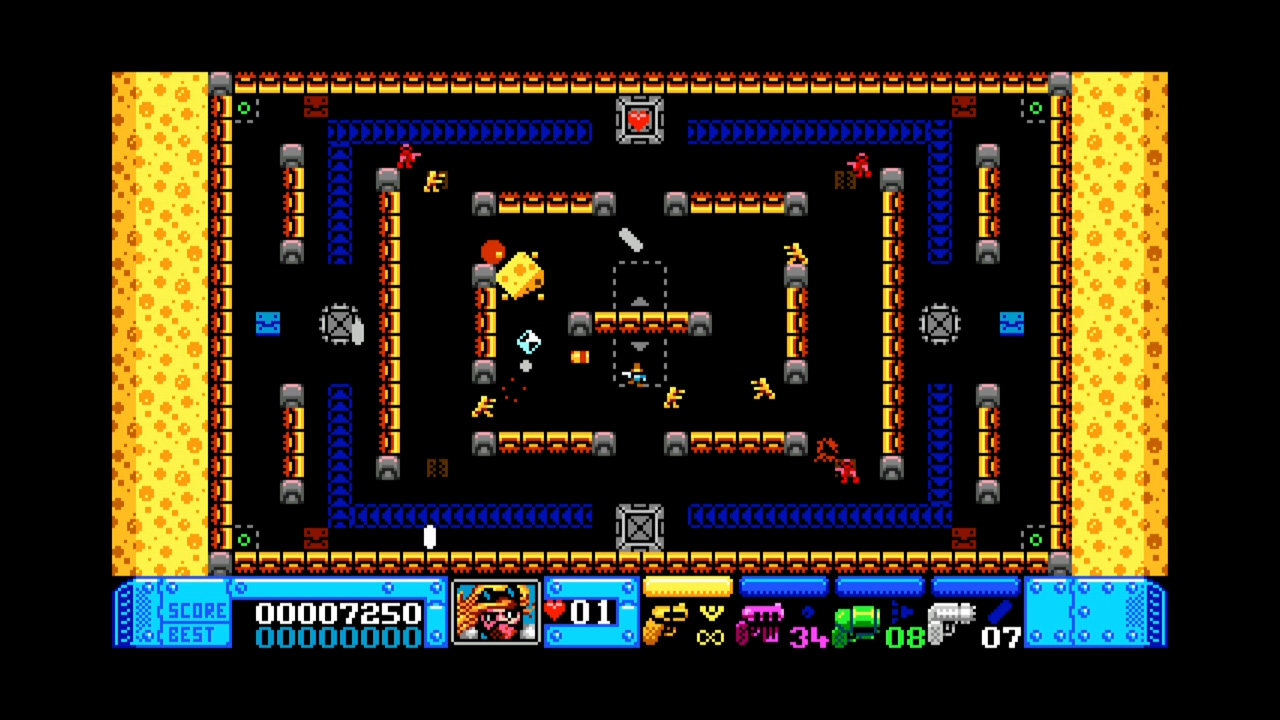The image size is (1280, 720).
Task: Expand the downward arrow in dotted region
Action: 638,347
